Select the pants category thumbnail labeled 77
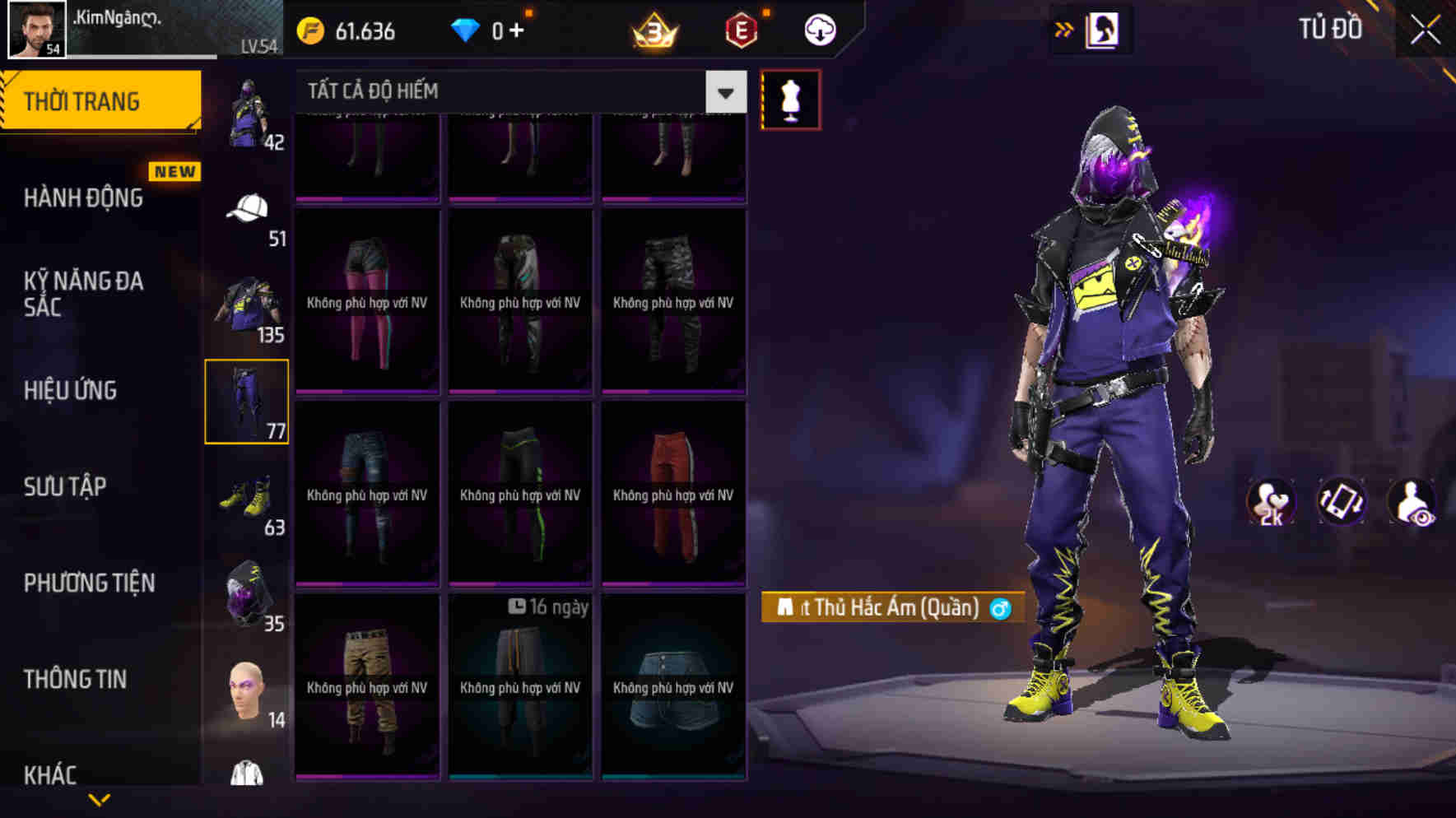The height and width of the screenshot is (818, 1456). (247, 401)
